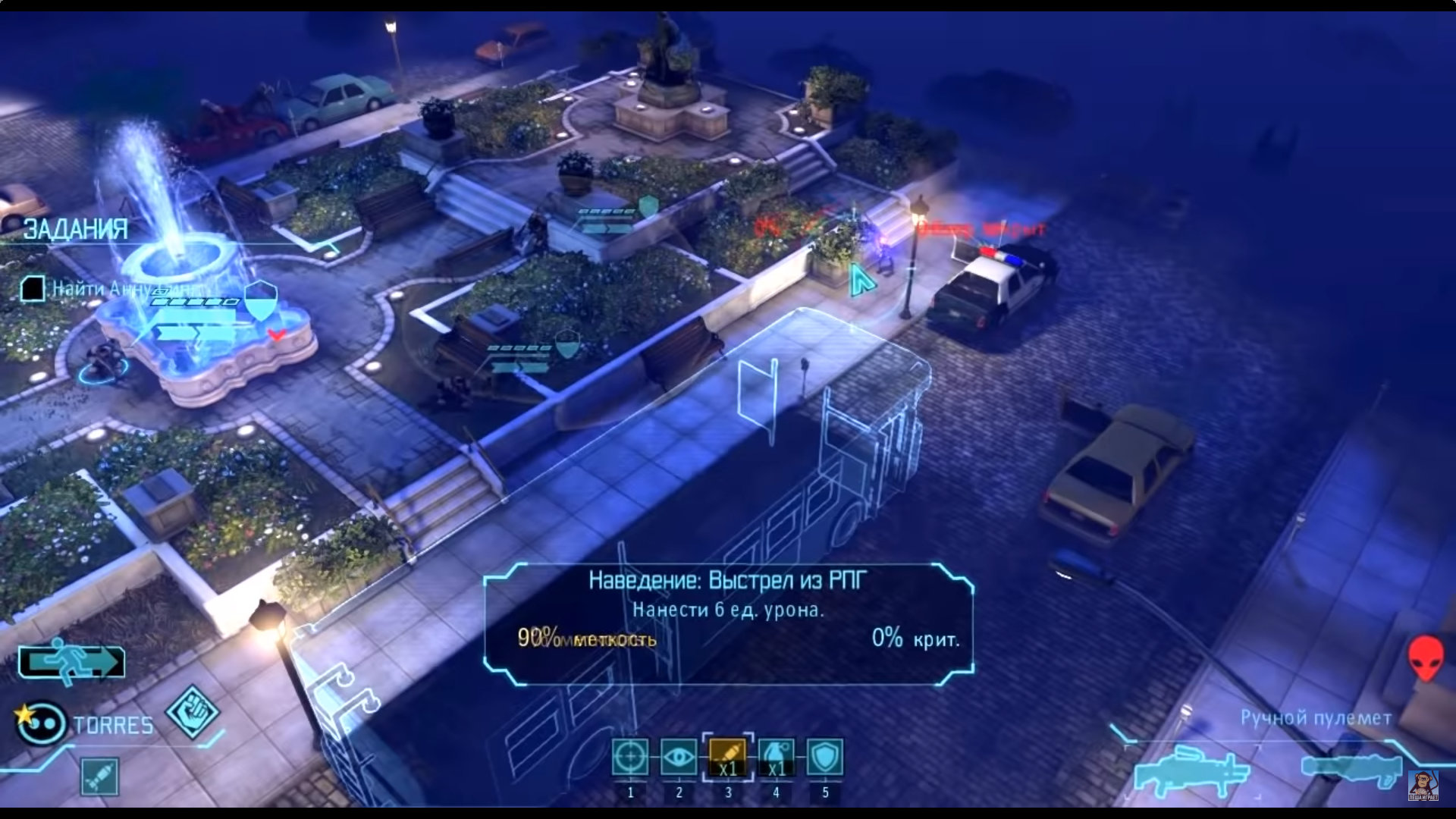1456x819 pixels.
Task: Select the Torres soldier rank badge
Action: click(x=40, y=722)
